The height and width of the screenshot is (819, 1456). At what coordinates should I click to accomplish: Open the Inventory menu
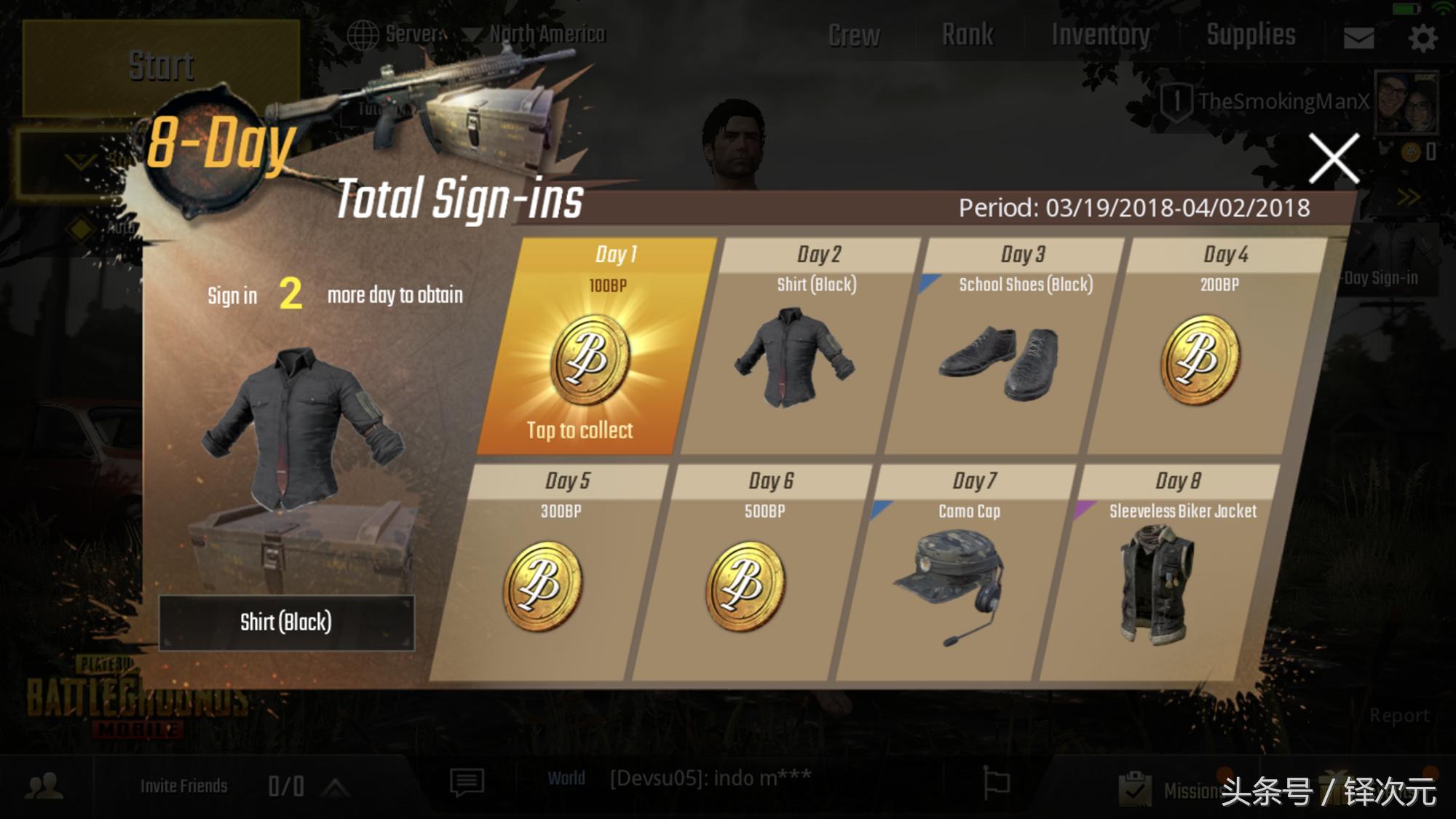click(1101, 35)
